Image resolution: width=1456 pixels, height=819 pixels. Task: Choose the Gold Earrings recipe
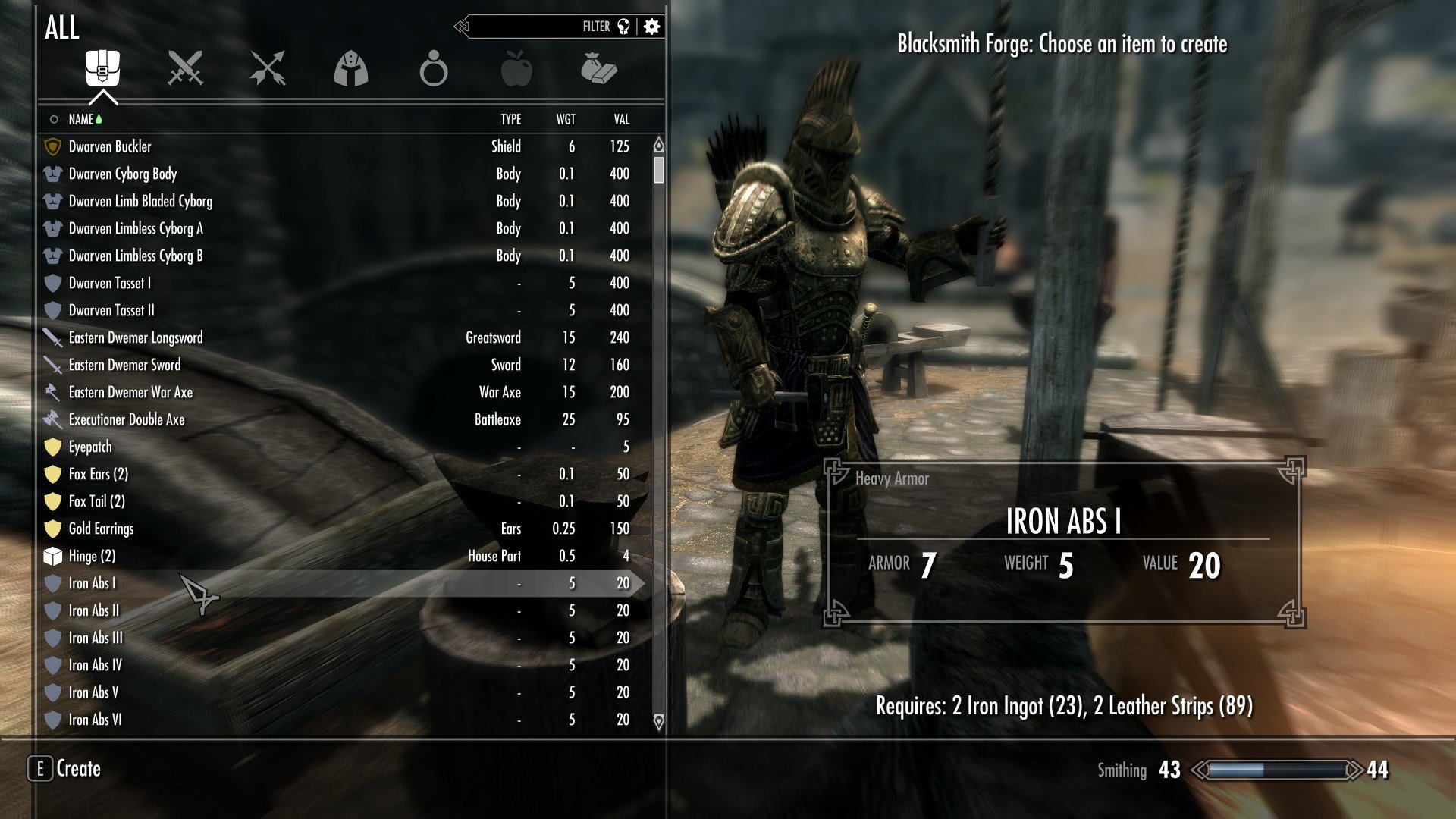tap(101, 529)
